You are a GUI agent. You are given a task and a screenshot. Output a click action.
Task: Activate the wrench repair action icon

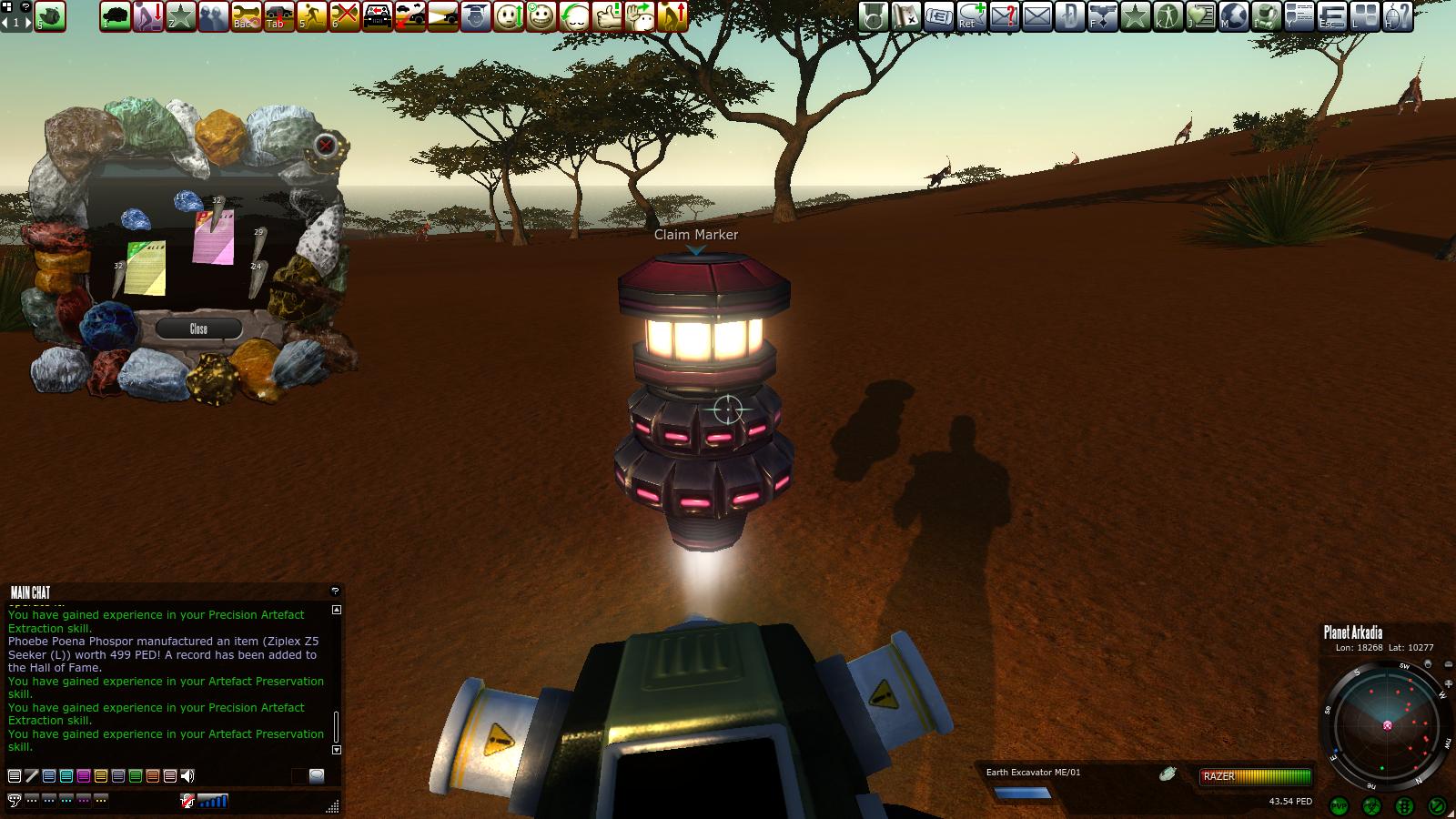(x=247, y=15)
